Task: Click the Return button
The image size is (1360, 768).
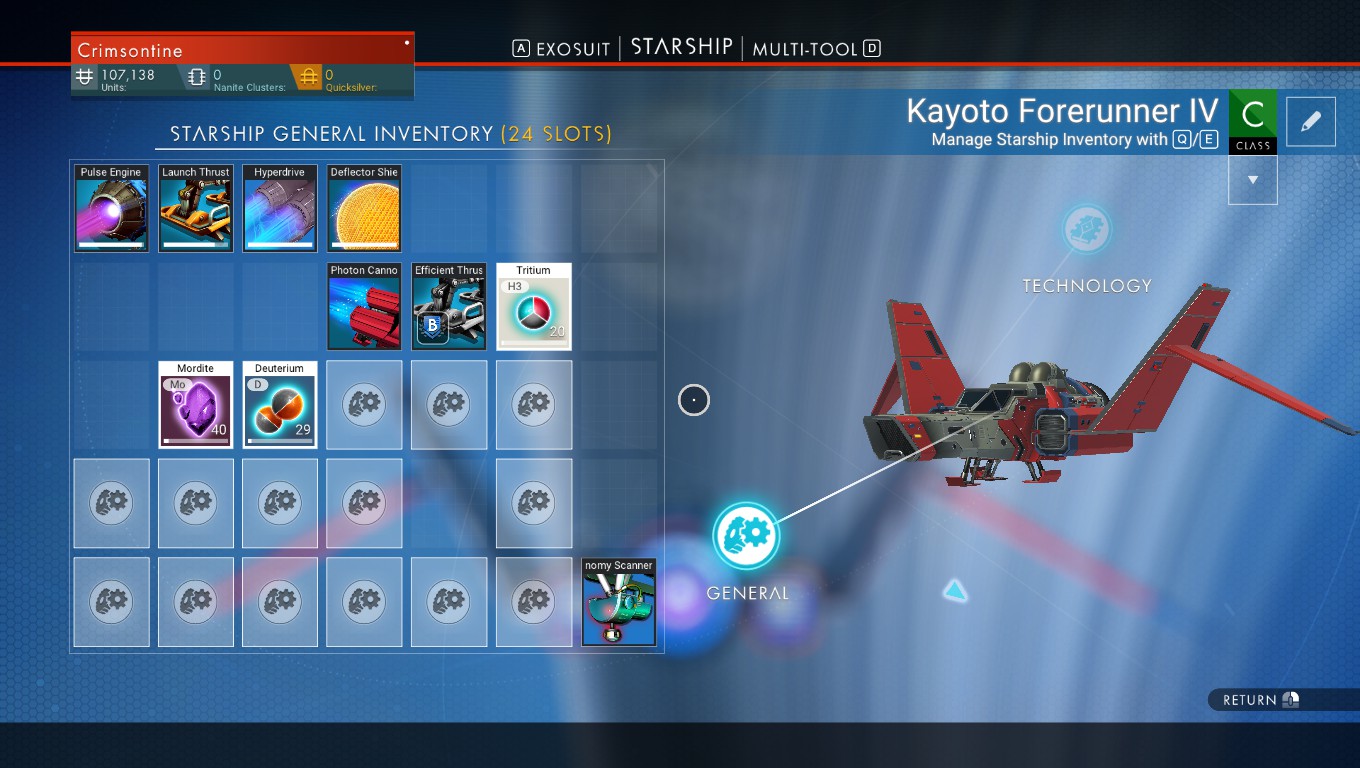Action: (x=1260, y=700)
